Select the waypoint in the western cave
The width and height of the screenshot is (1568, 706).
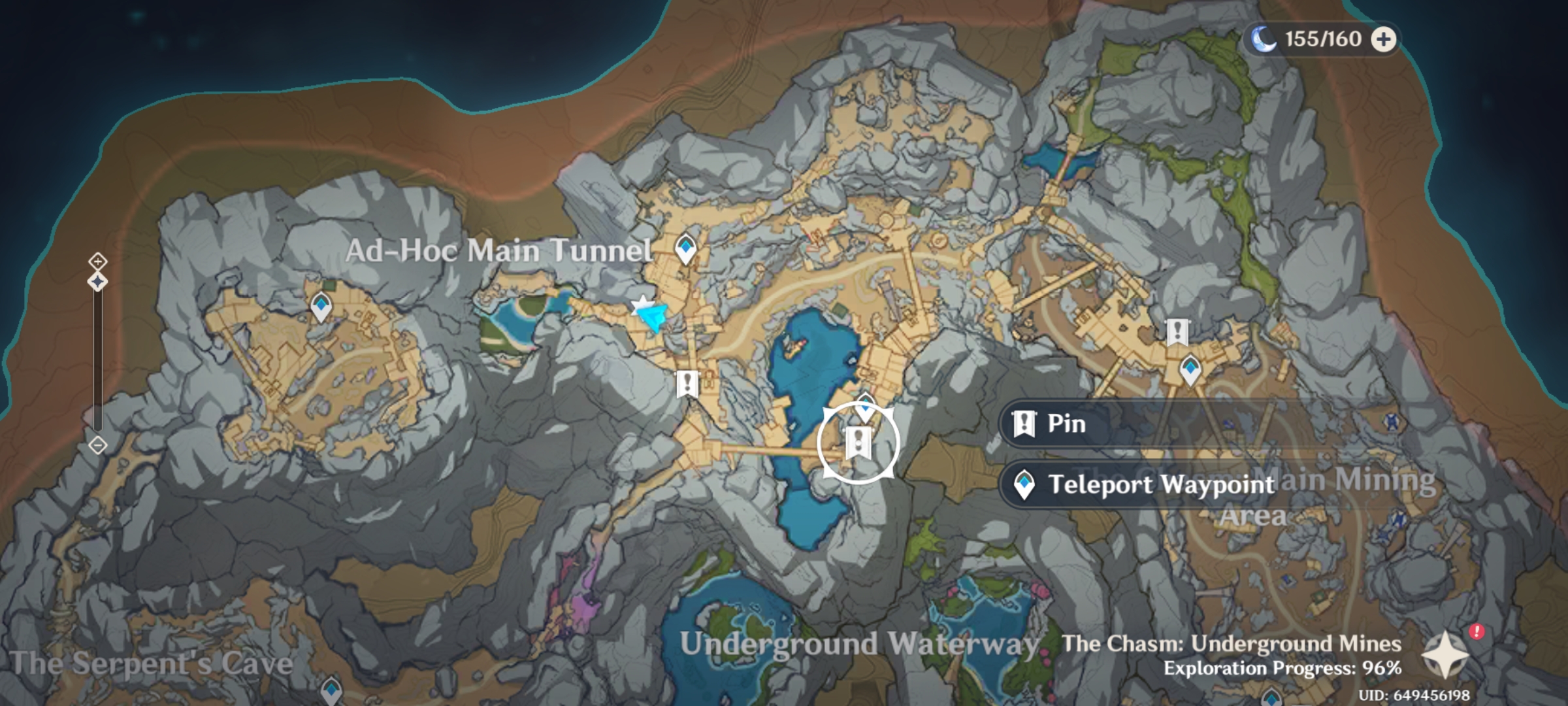[321, 306]
